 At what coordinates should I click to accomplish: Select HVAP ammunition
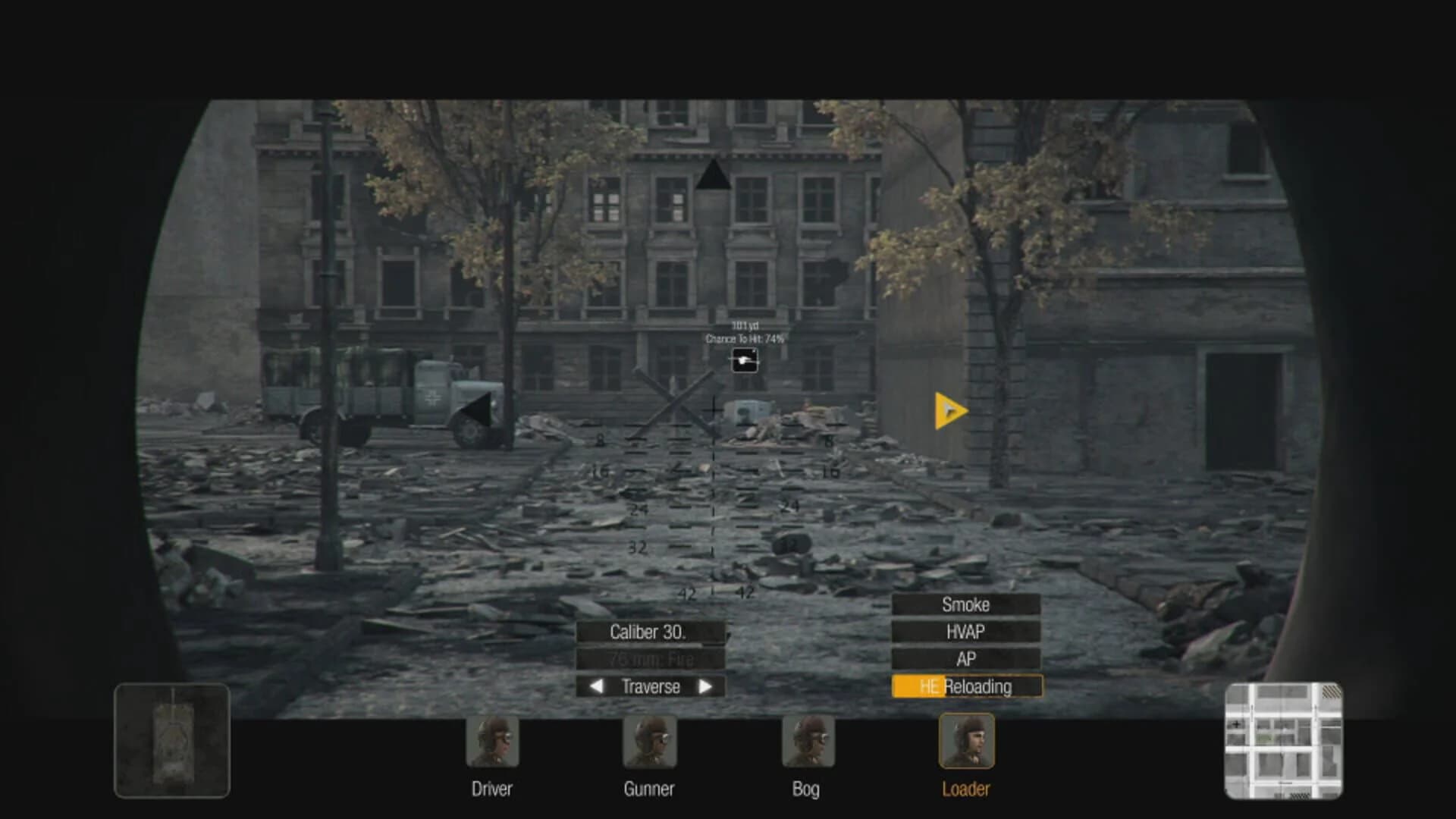(x=966, y=631)
